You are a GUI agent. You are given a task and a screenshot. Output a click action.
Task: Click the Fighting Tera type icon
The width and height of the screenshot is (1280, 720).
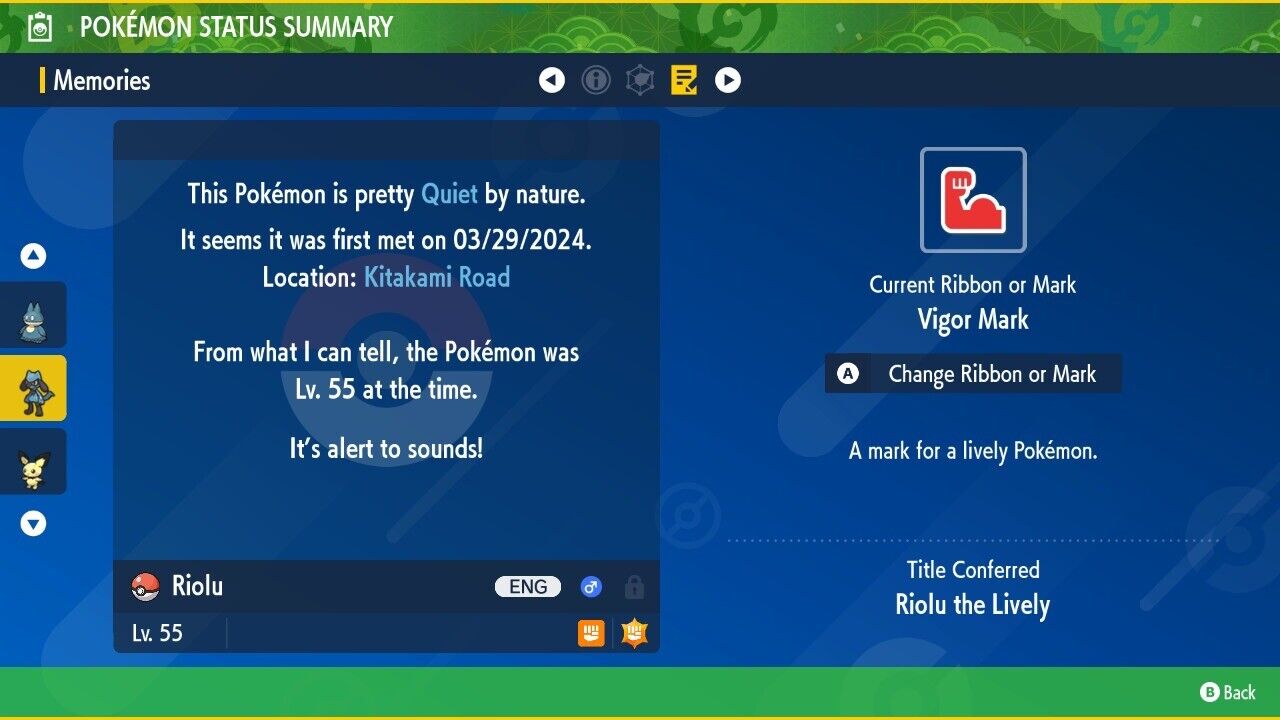click(634, 633)
